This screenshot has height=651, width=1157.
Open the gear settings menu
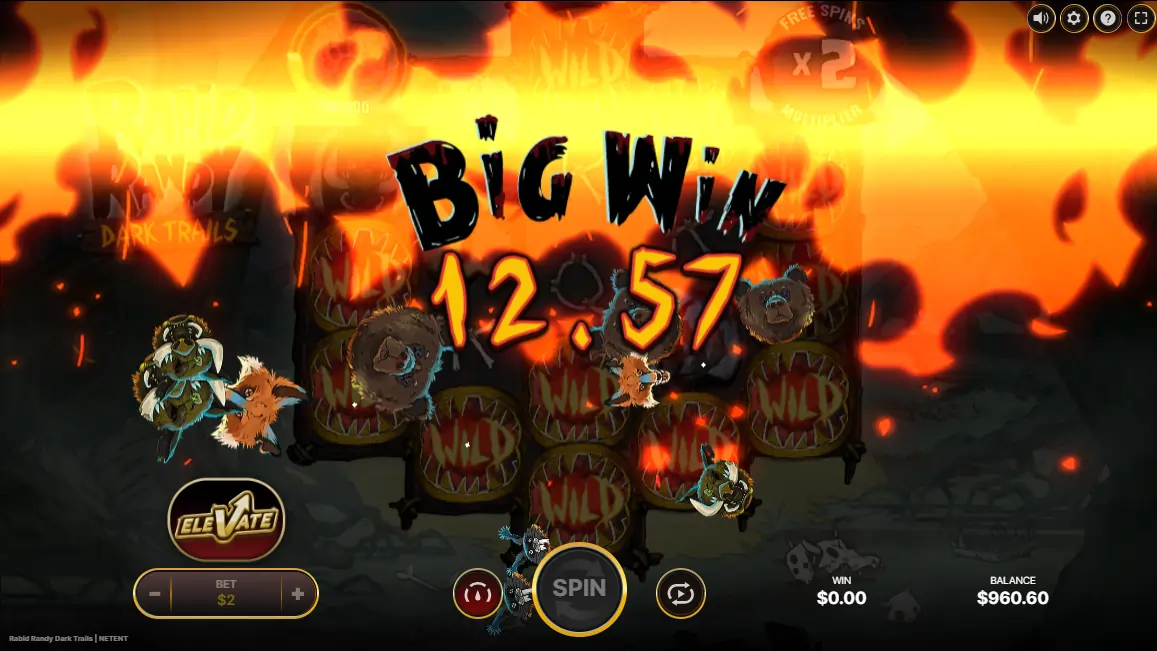(1074, 18)
